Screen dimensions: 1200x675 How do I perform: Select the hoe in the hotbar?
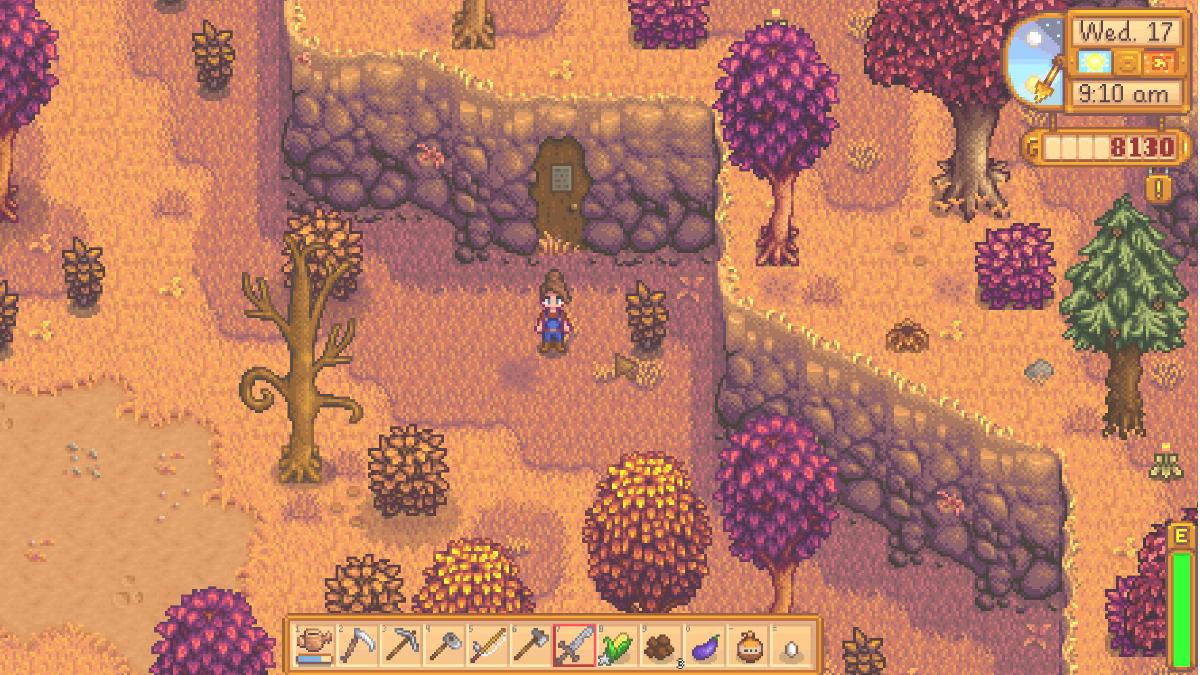444,645
